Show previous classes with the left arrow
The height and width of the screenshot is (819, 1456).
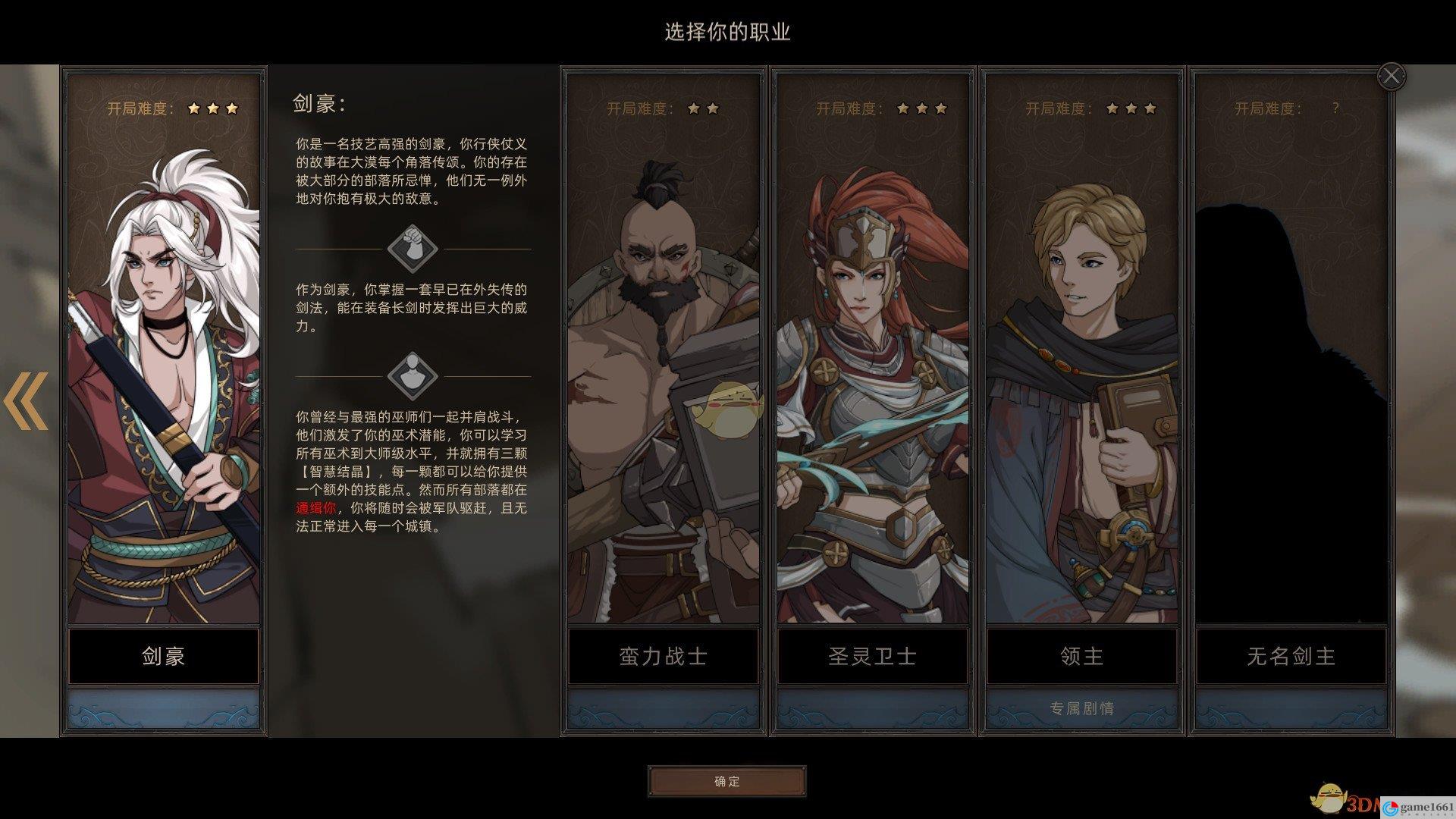point(27,400)
